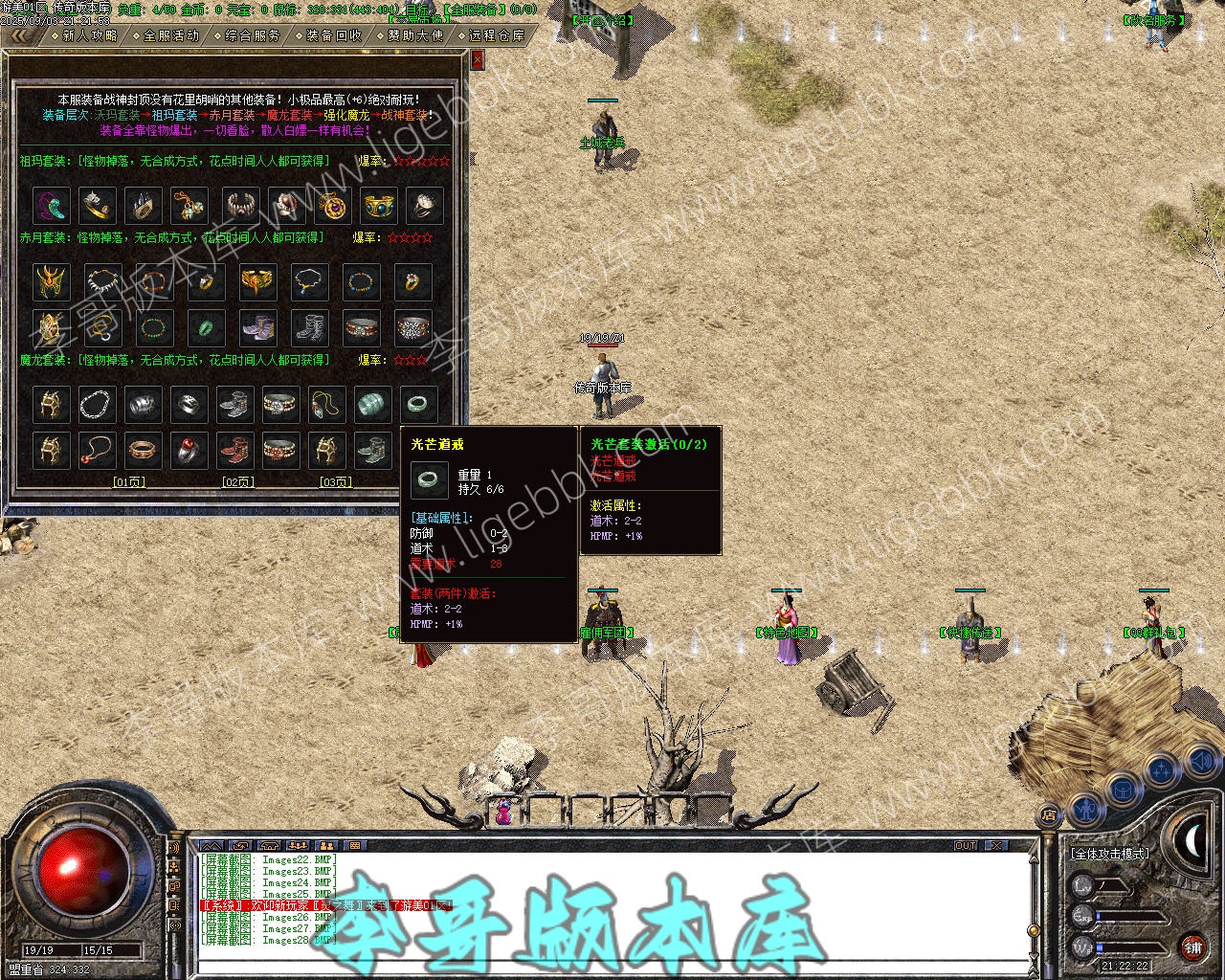The height and width of the screenshot is (980, 1225).
Task: Open the 装备回收 tab
Action: pyautogui.click(x=335, y=35)
